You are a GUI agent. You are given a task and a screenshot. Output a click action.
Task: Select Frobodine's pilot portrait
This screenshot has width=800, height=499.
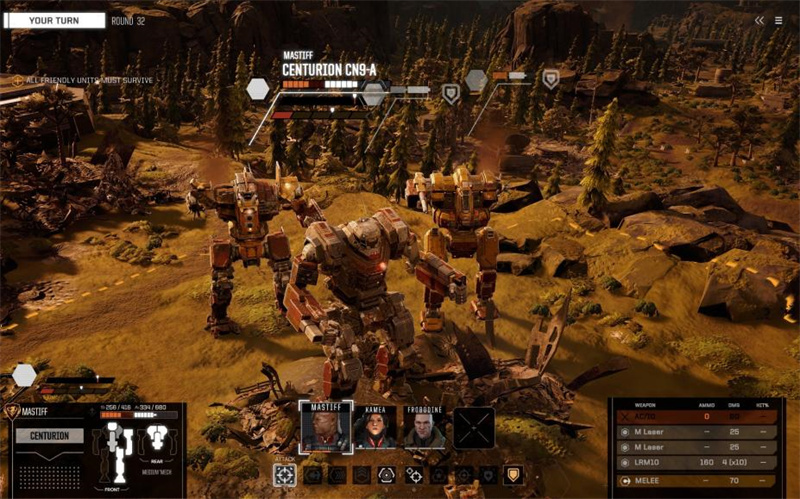(425, 426)
